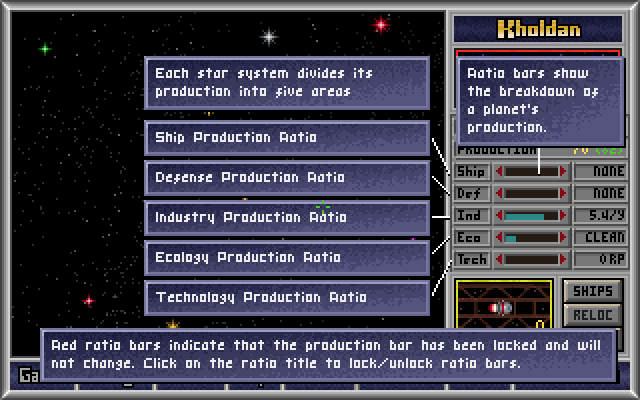
Task: Lock the Ship ratio title
Action: click(471, 171)
